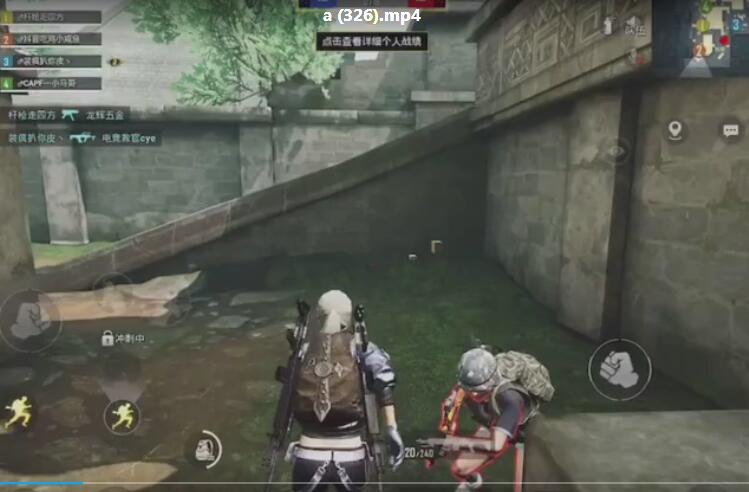Place a map location marker
The width and height of the screenshot is (749, 492).
675,130
